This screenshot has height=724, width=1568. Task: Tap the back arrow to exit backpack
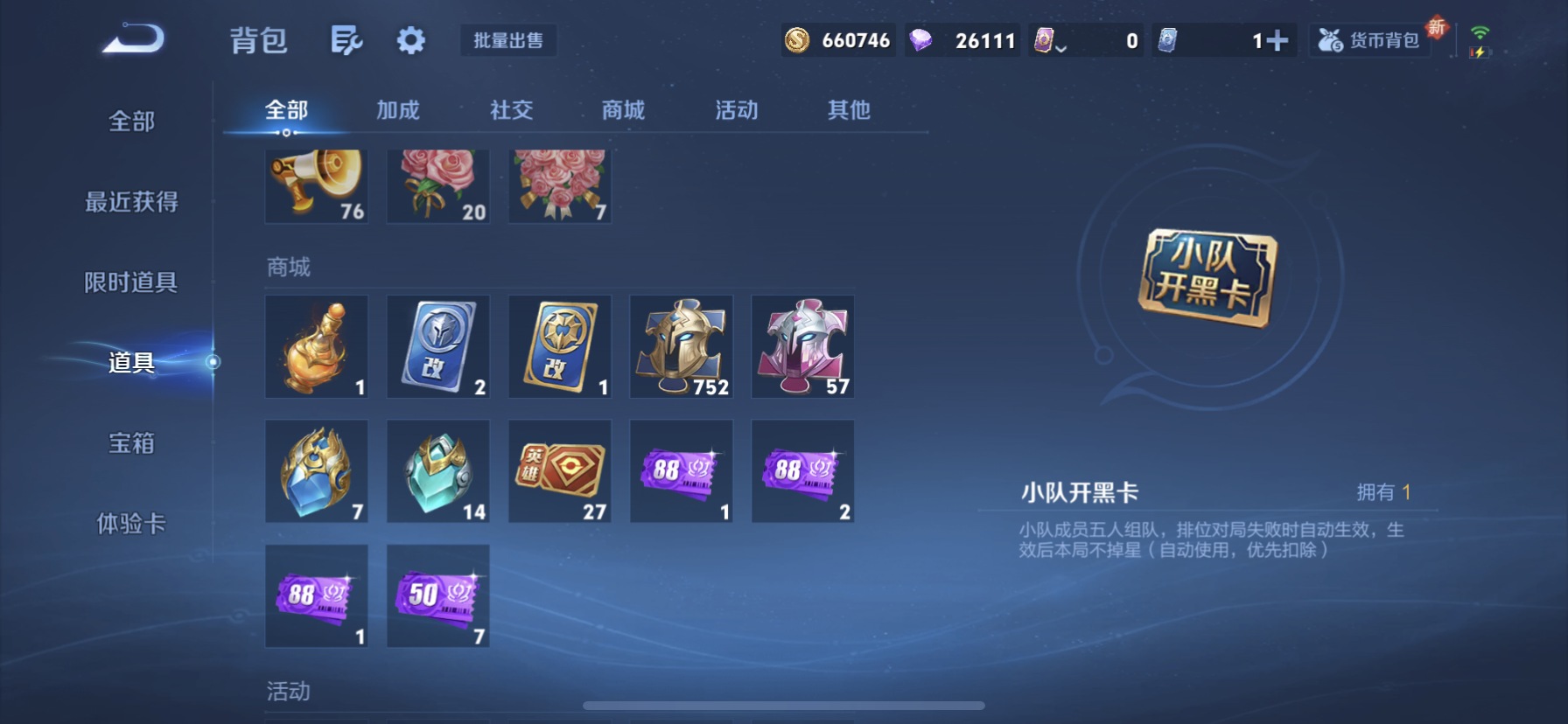pyautogui.click(x=129, y=38)
